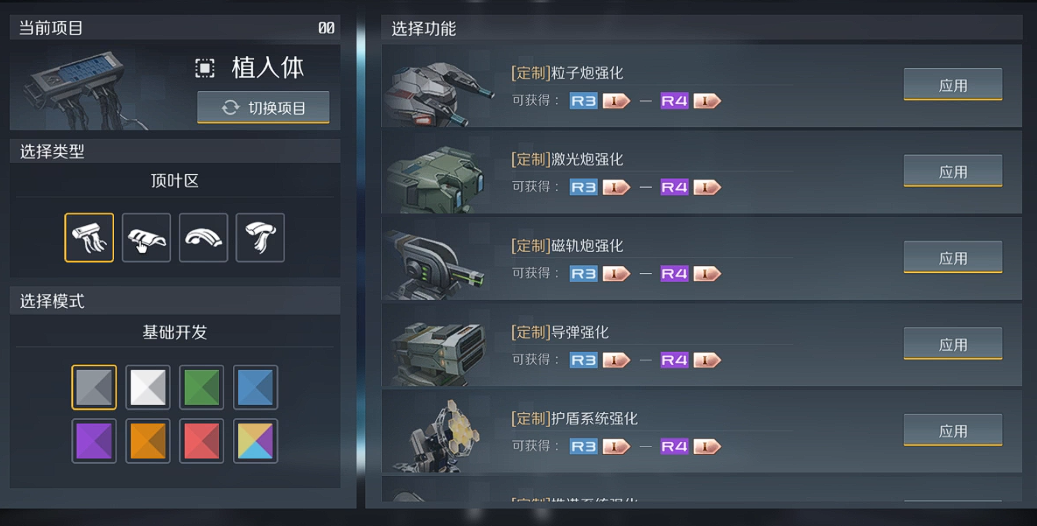Pick the multicolor development mode swatch

pos(256,441)
